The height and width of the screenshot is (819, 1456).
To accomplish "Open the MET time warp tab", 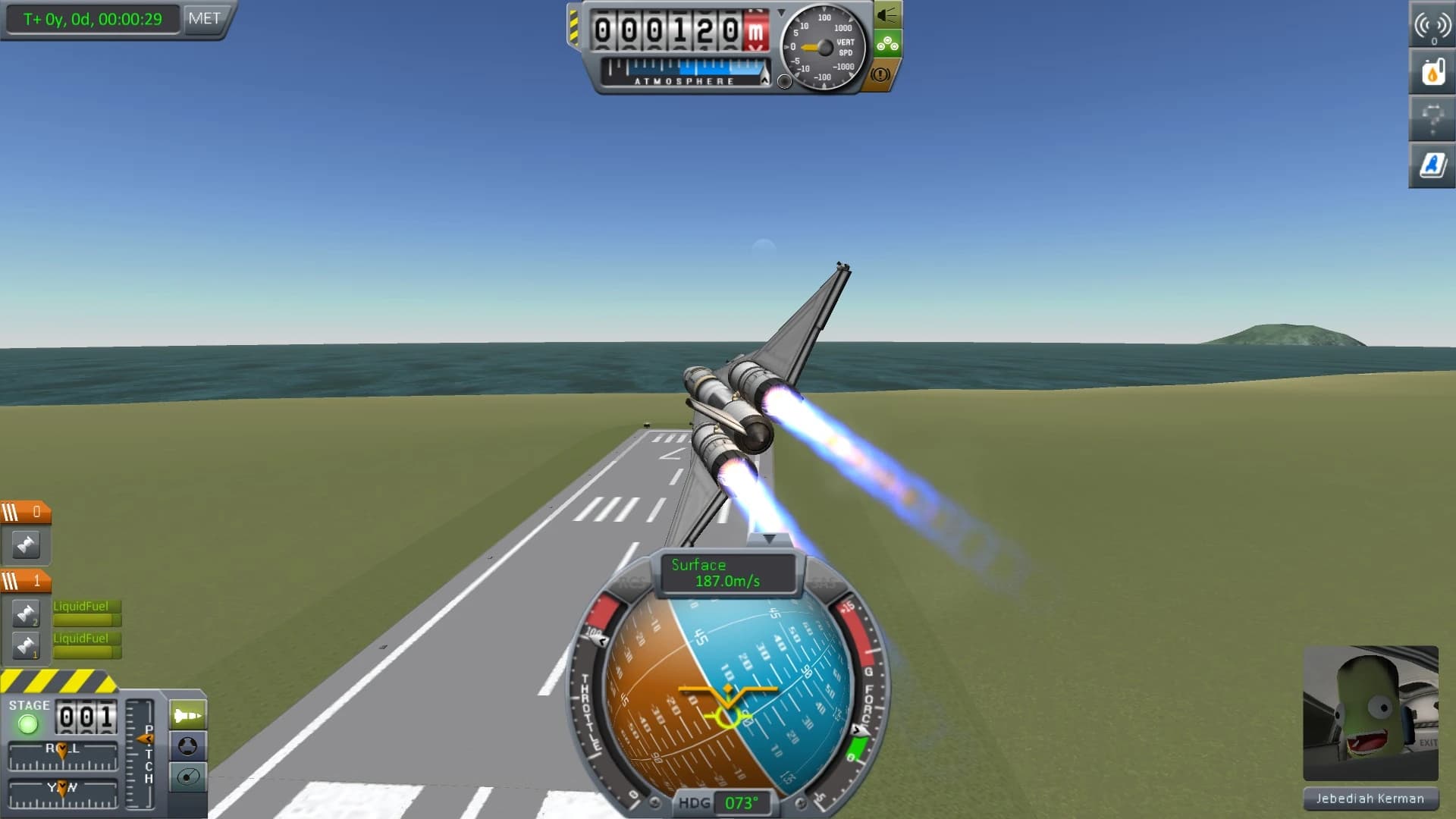I will (x=203, y=19).
